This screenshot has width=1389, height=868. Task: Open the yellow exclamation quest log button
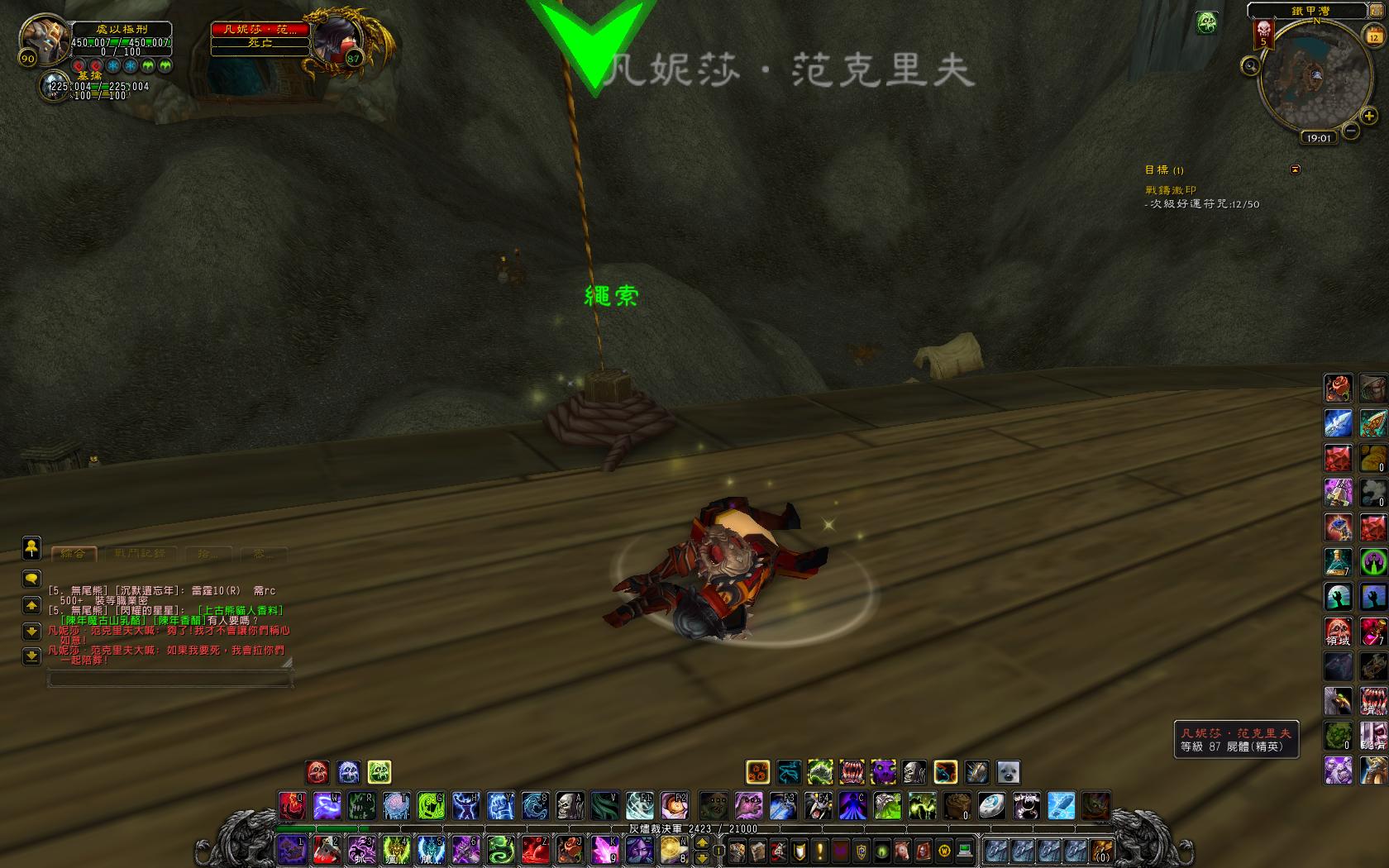820,850
